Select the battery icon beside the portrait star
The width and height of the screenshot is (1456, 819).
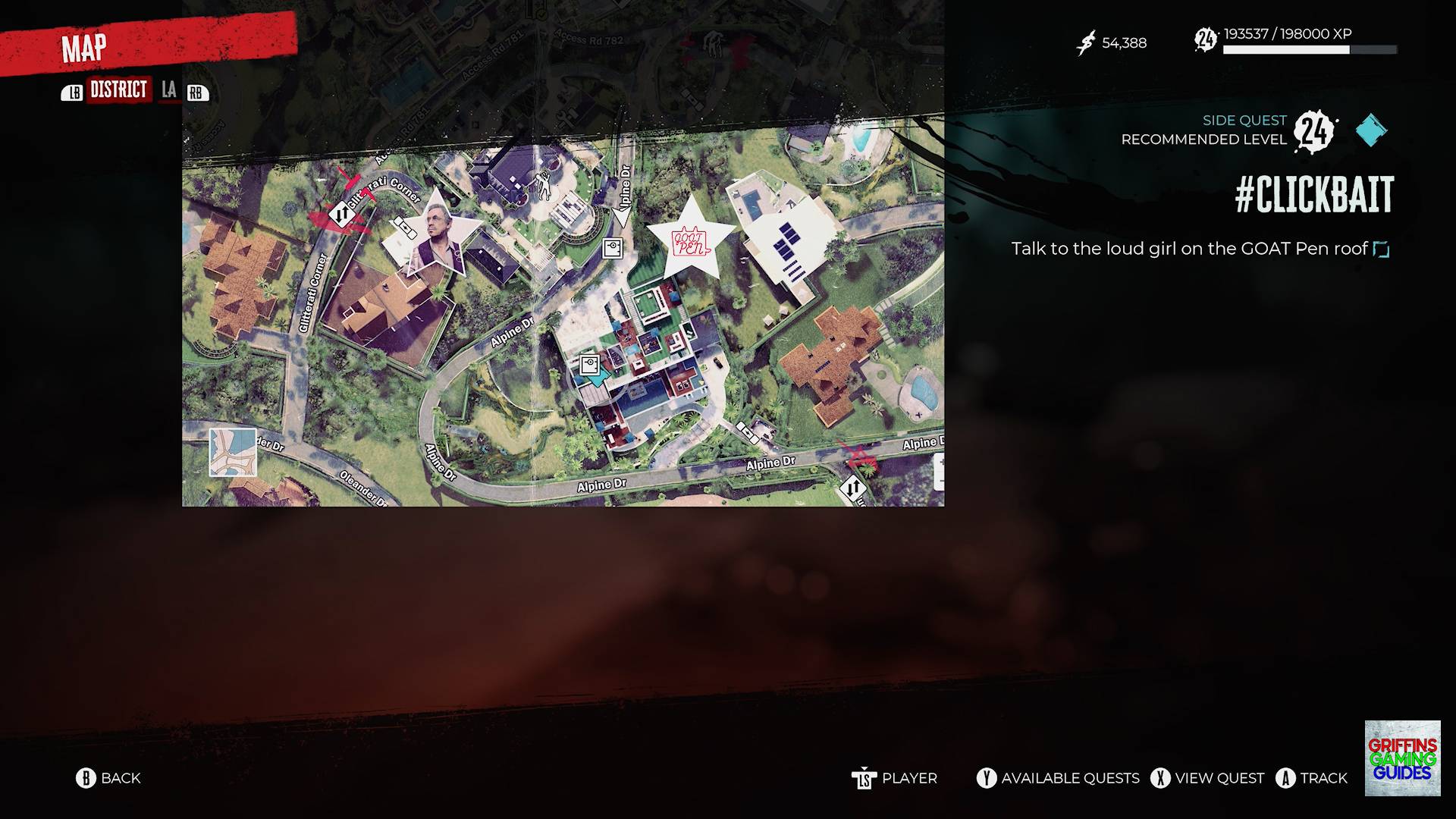401,224
